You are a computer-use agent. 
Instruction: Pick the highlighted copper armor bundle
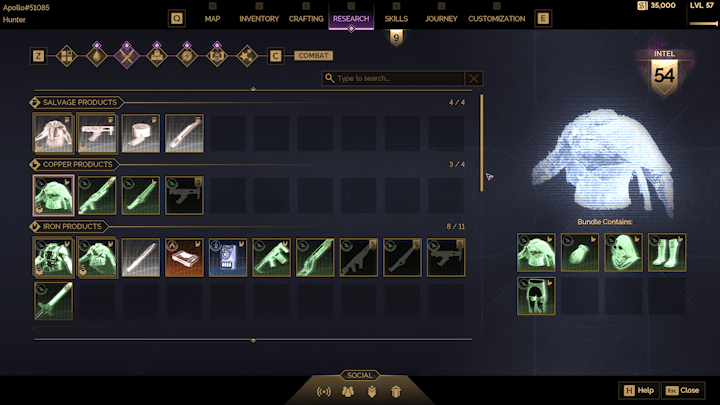(x=52, y=195)
